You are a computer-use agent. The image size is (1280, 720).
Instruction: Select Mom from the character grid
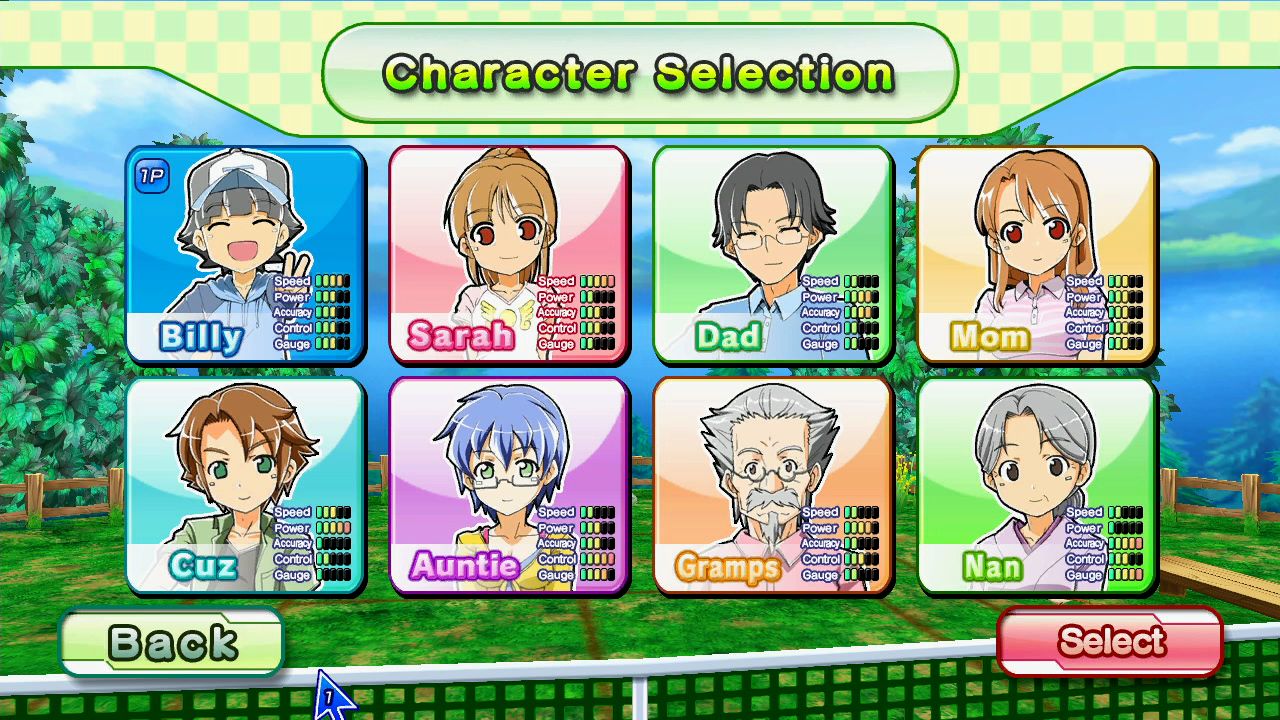[x=1037, y=254]
